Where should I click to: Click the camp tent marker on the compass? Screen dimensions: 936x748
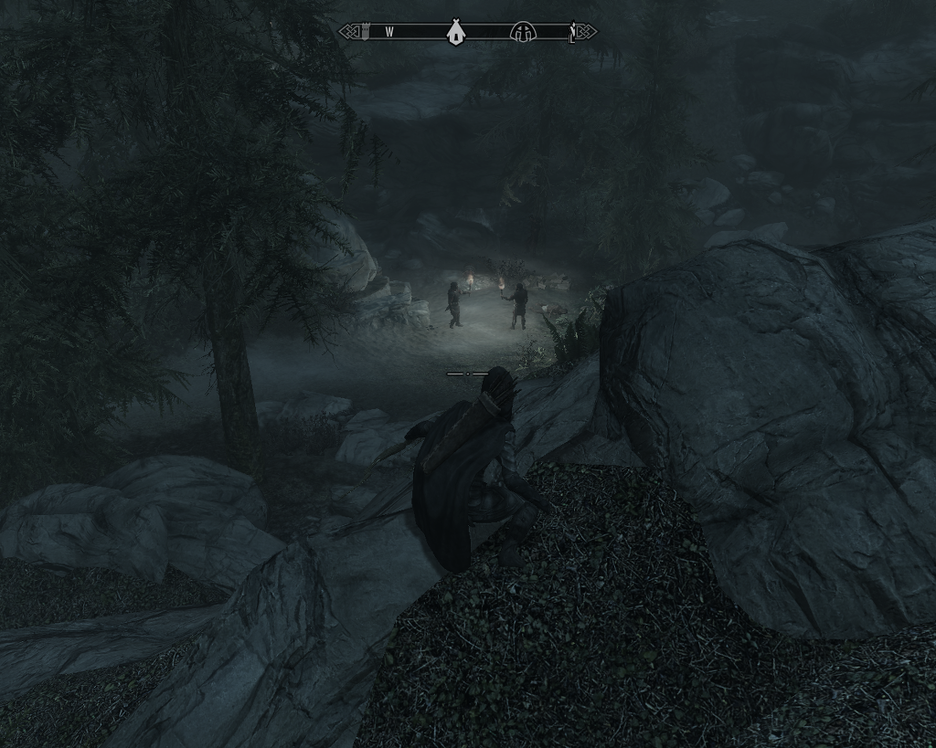point(455,32)
